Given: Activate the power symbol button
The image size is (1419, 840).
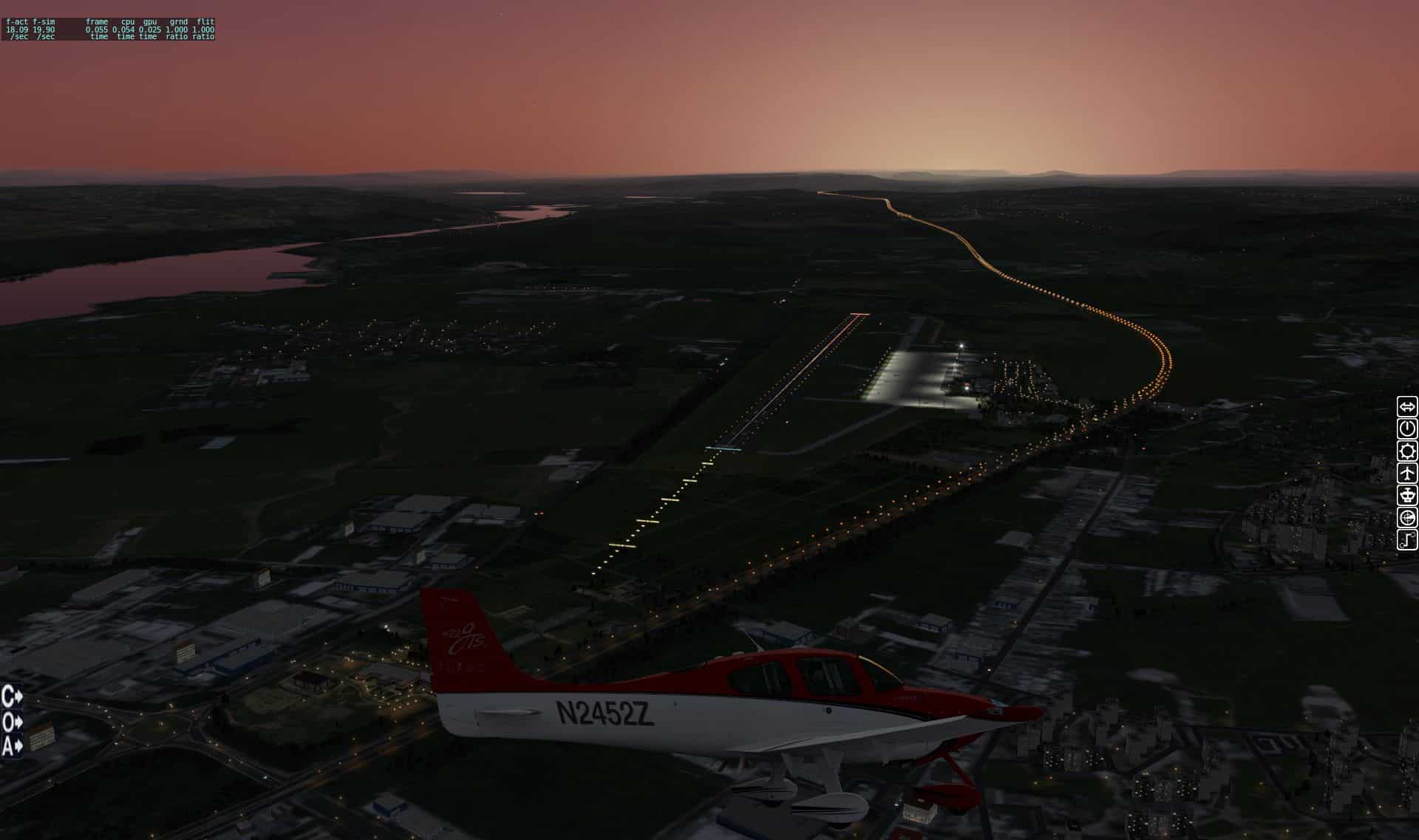Looking at the screenshot, I should point(1407,428).
